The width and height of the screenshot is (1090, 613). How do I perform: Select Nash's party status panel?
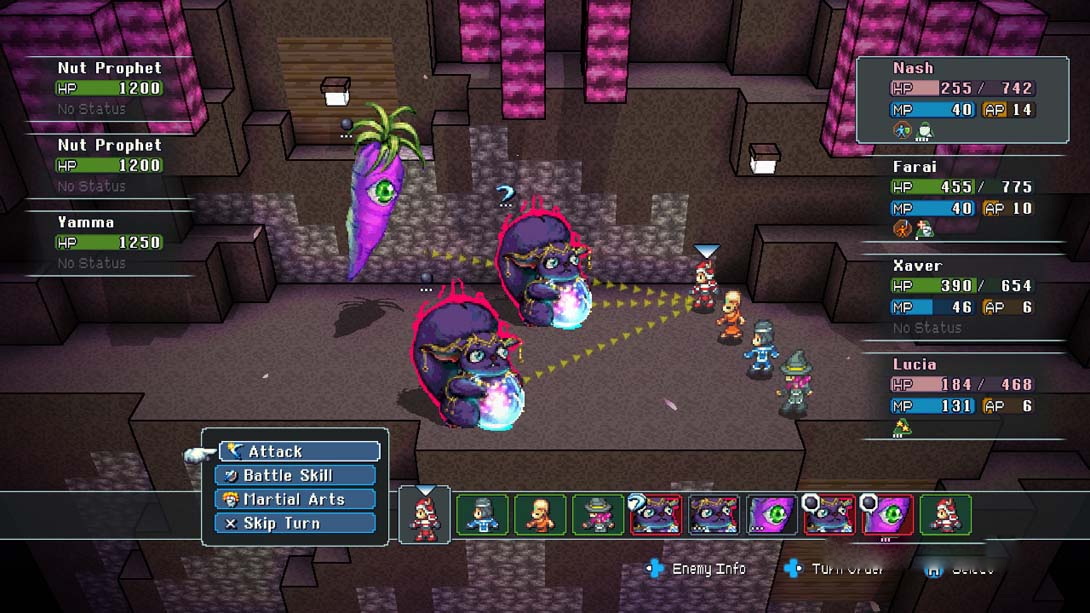[962, 100]
